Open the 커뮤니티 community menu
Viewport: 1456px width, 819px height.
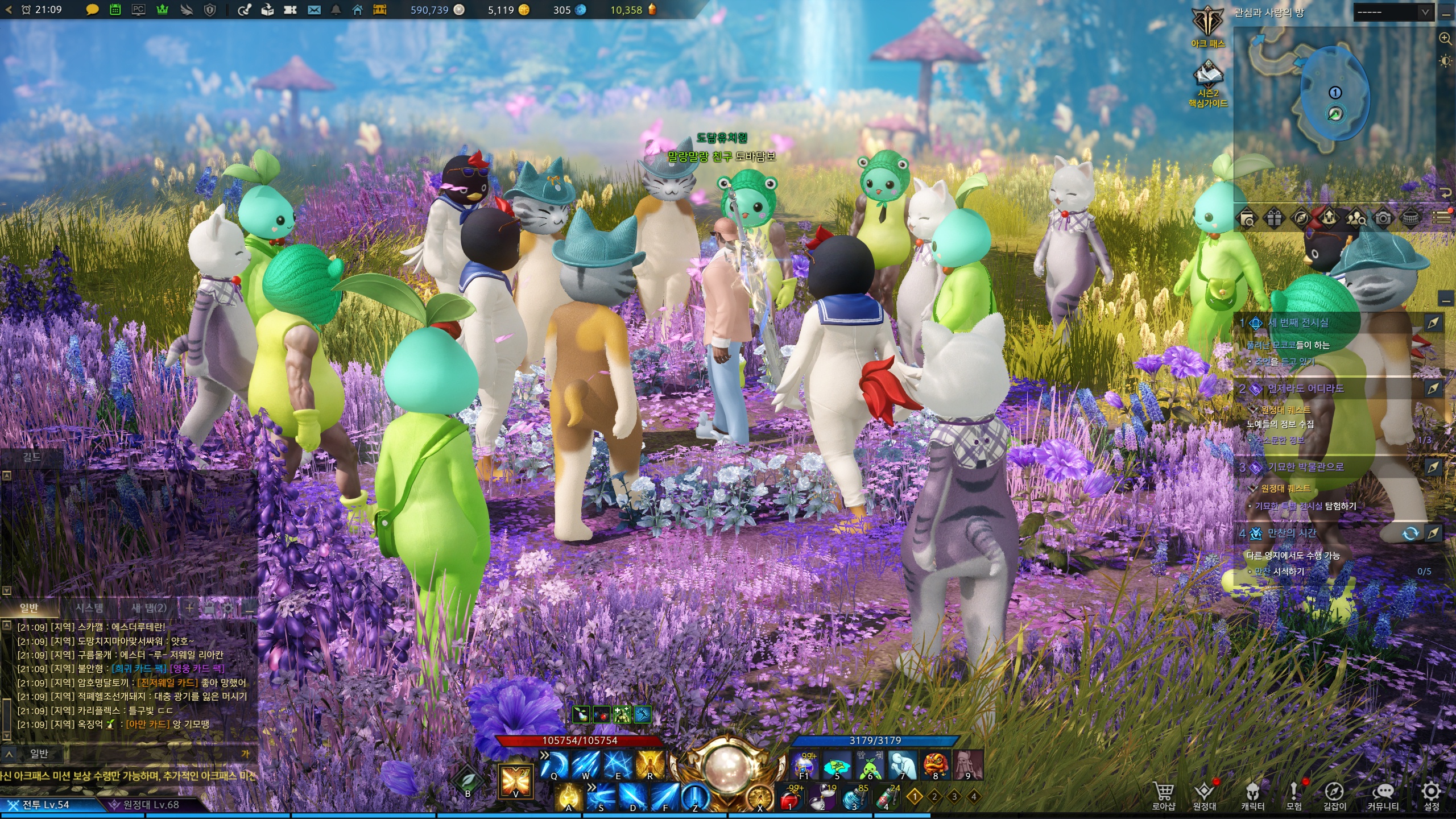click(x=1383, y=794)
